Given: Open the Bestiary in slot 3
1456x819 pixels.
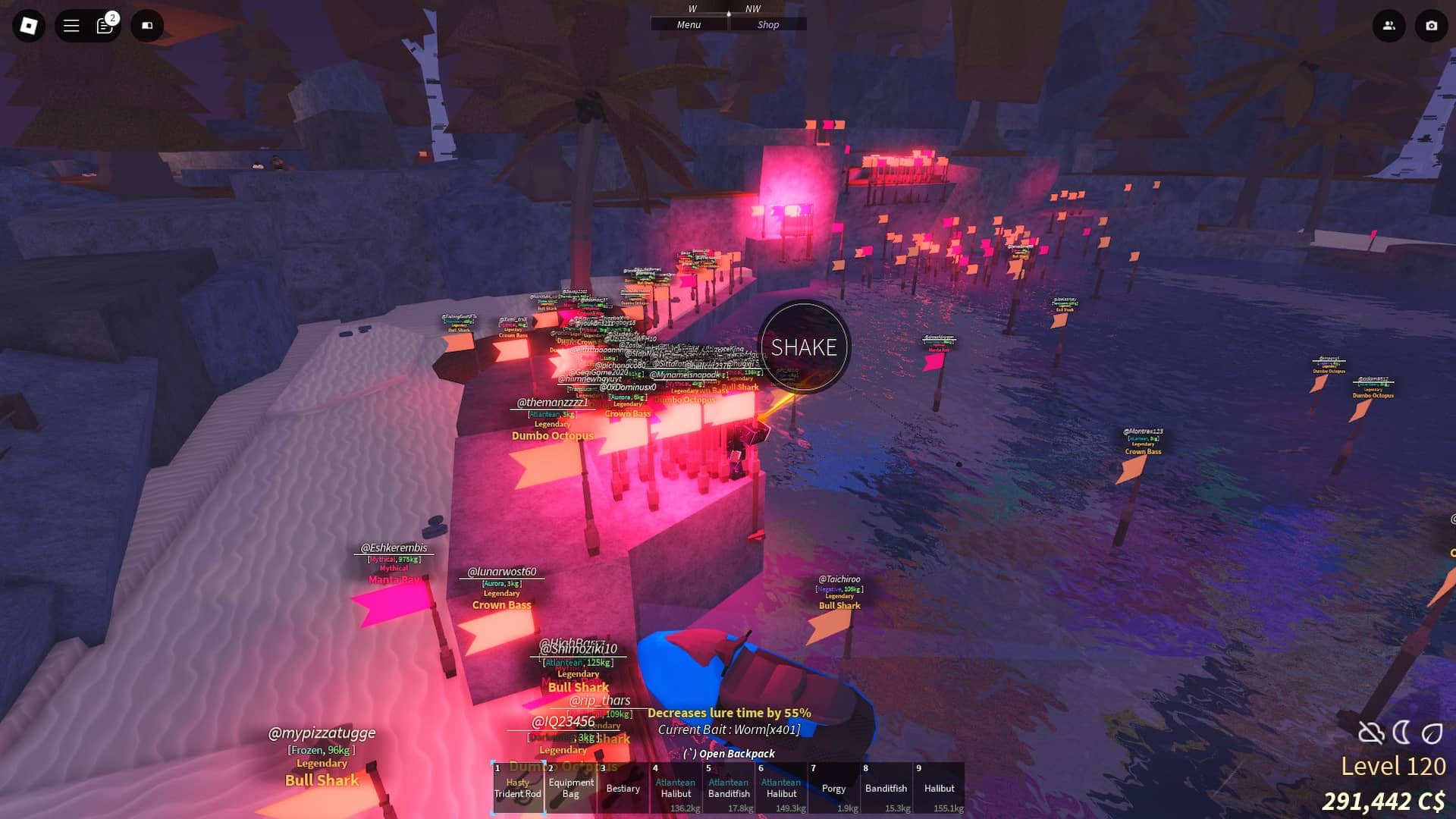Looking at the screenshot, I should click(x=623, y=789).
